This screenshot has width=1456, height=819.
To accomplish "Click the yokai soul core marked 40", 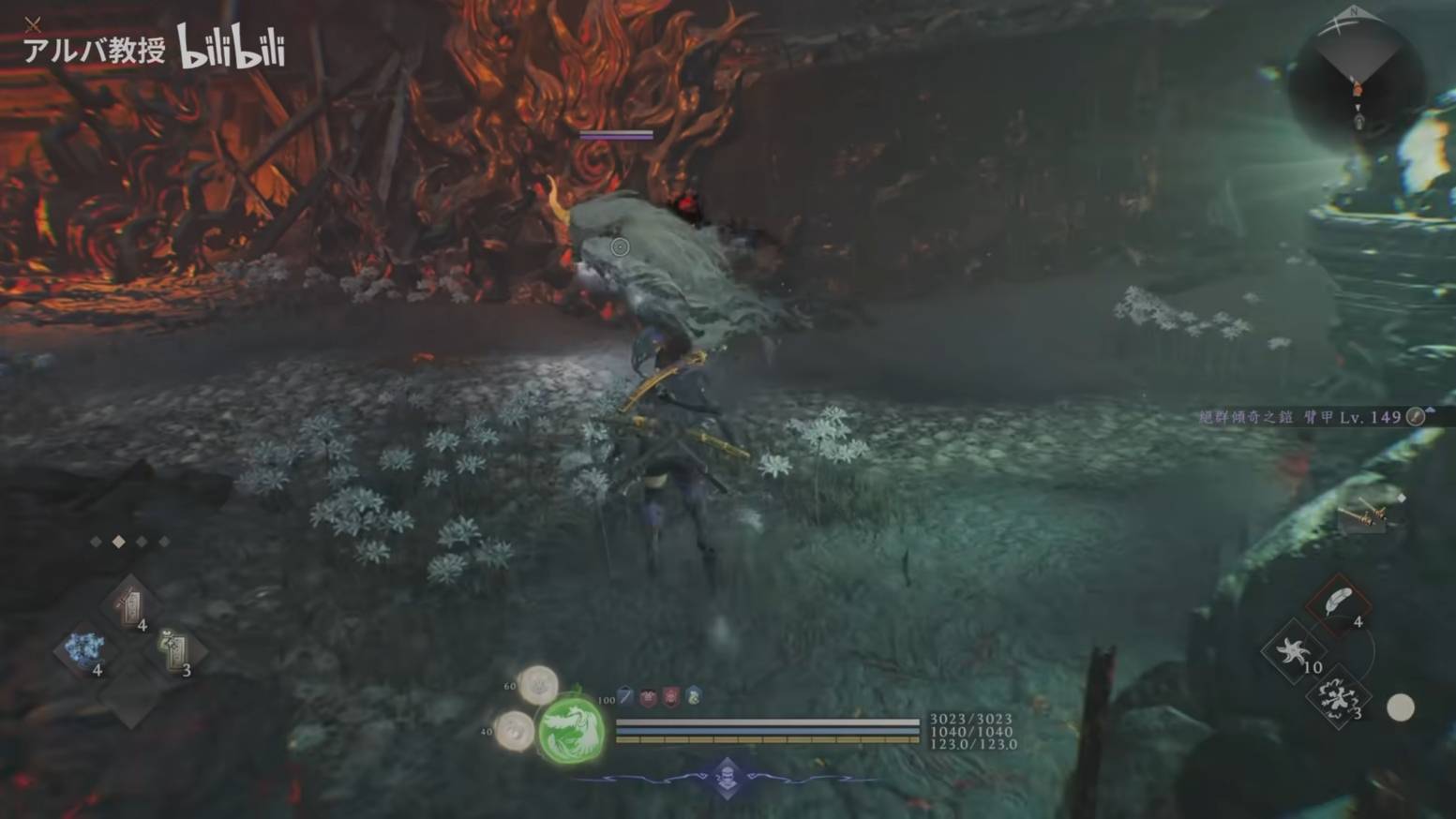I will tap(515, 730).
